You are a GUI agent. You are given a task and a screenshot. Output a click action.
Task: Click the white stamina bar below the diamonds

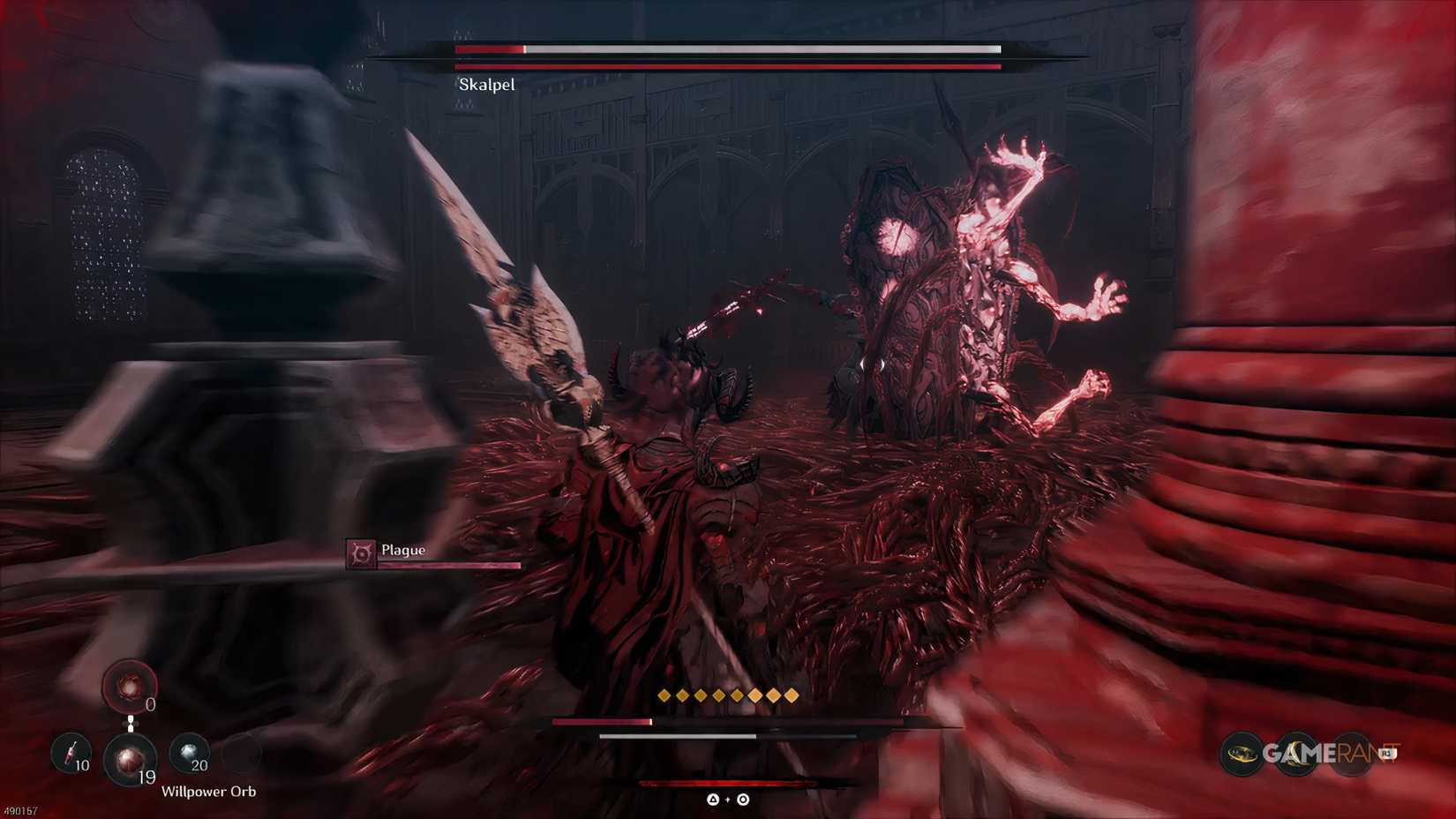click(679, 736)
